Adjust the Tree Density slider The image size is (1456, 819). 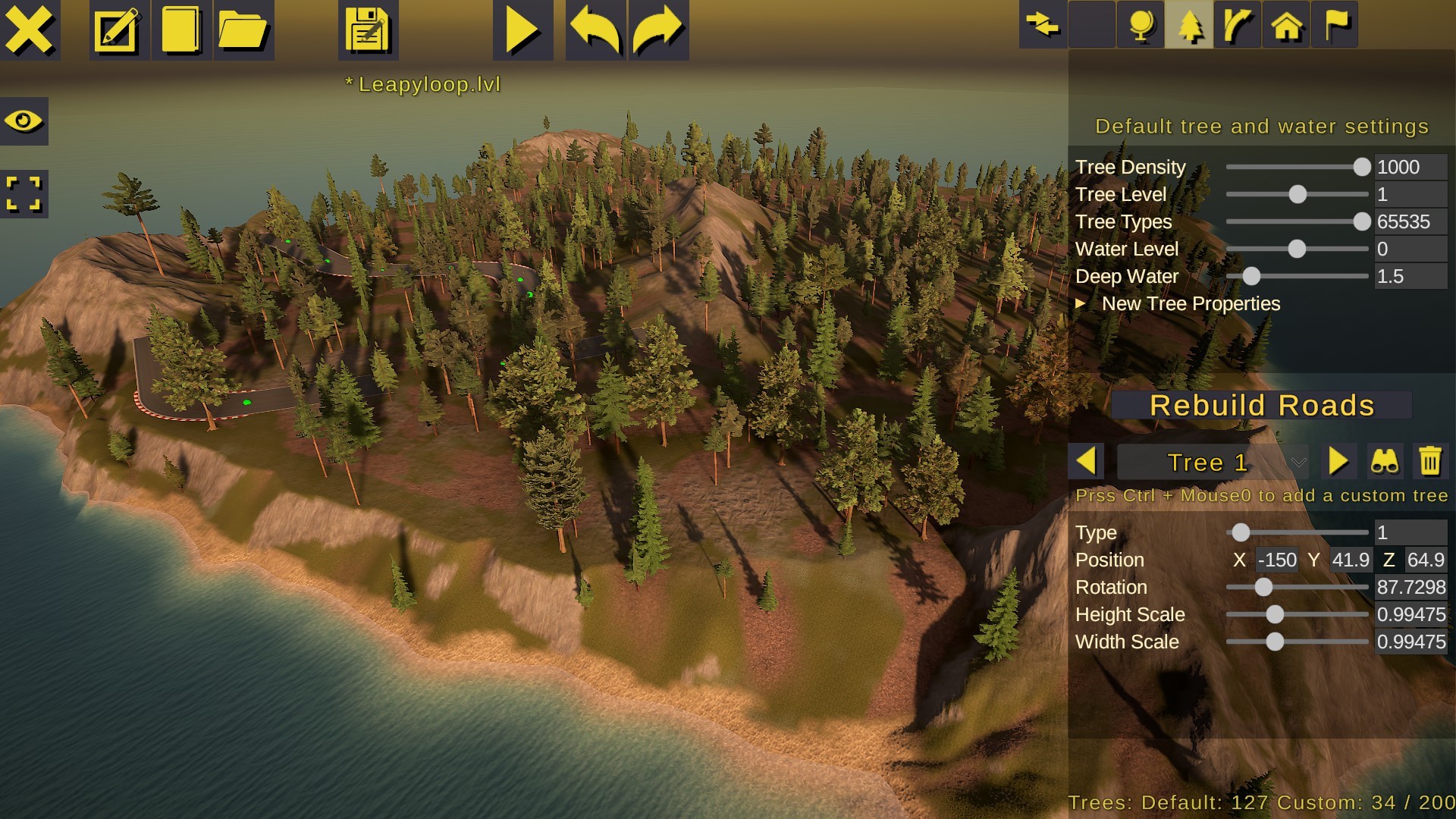click(x=1362, y=167)
